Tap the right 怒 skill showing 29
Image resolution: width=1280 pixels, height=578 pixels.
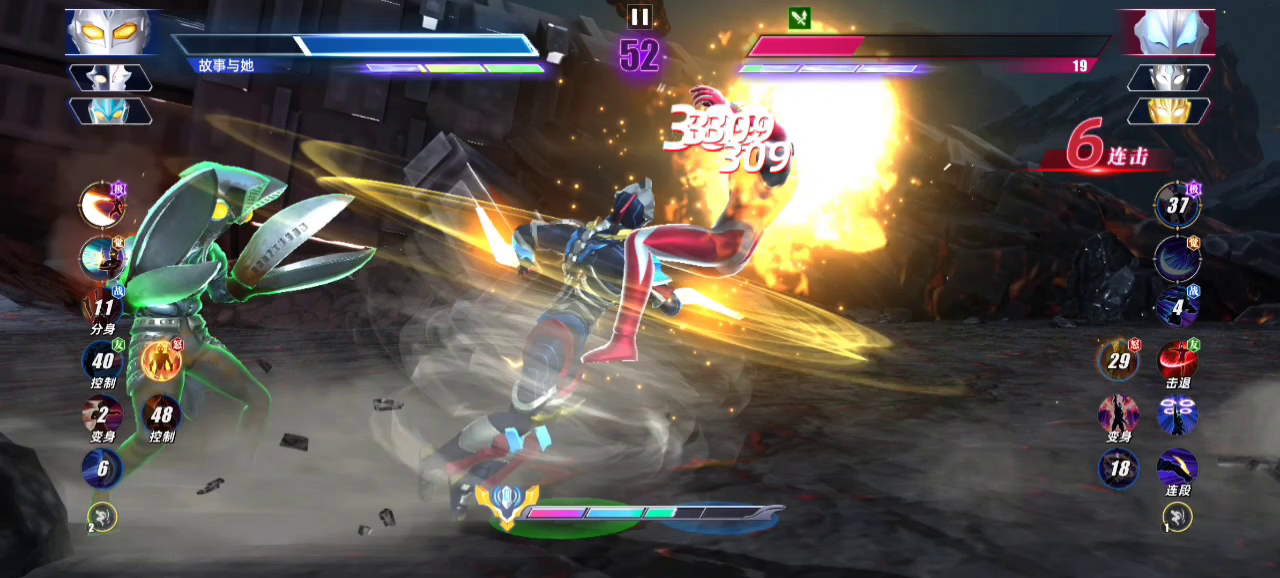[1118, 361]
